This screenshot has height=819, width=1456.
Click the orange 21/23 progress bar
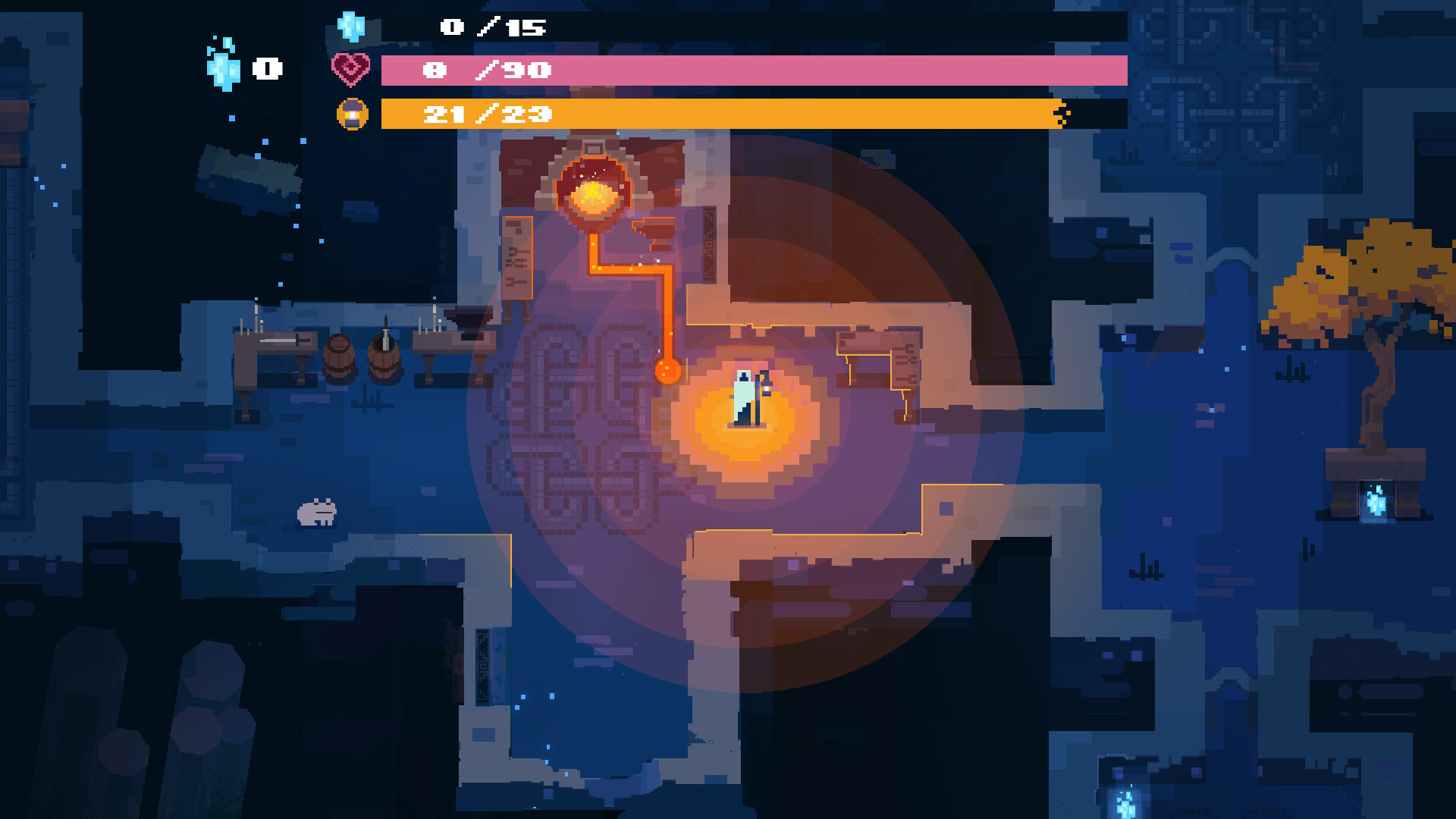tap(720, 116)
